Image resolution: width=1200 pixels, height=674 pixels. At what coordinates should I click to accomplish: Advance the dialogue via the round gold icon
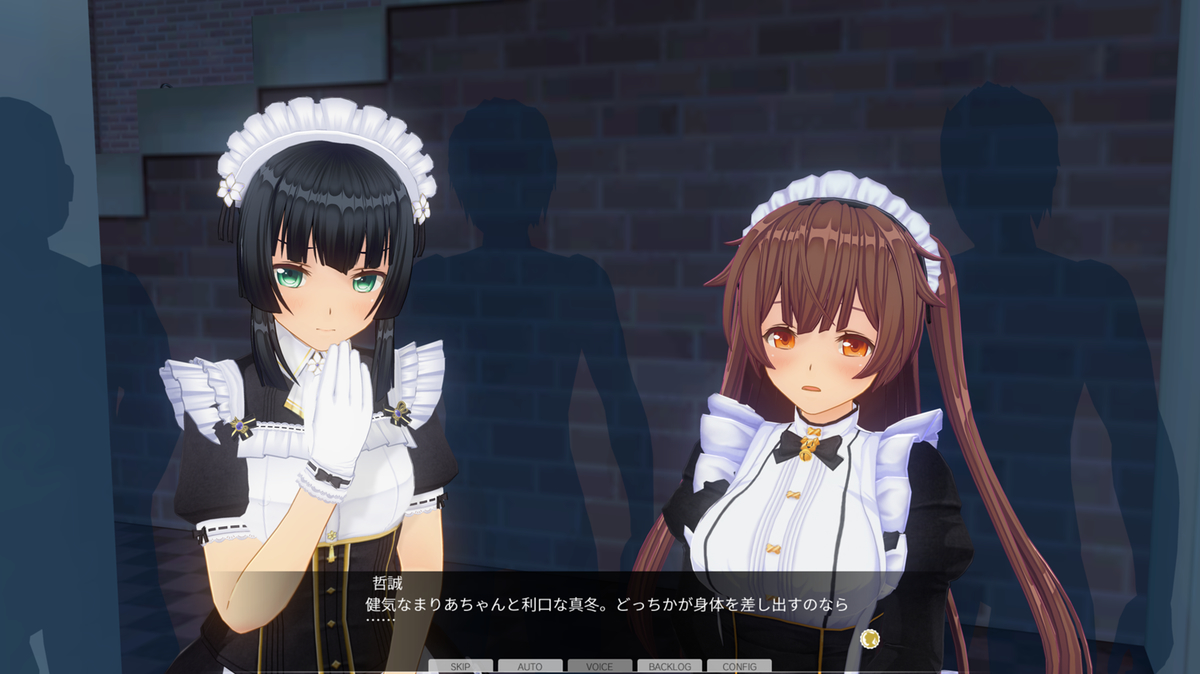click(x=869, y=637)
